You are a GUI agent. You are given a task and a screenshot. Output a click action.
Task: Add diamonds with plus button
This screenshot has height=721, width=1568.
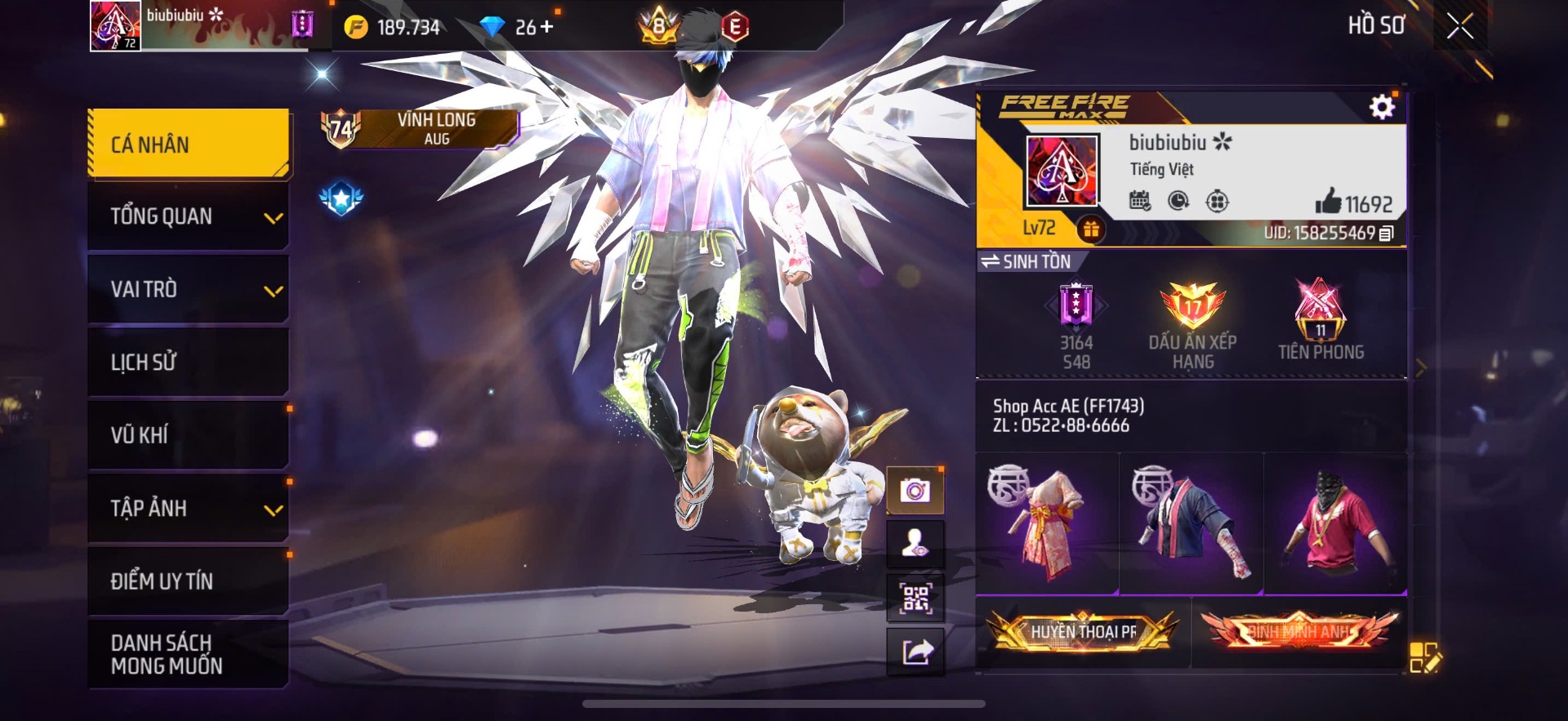pos(546,27)
